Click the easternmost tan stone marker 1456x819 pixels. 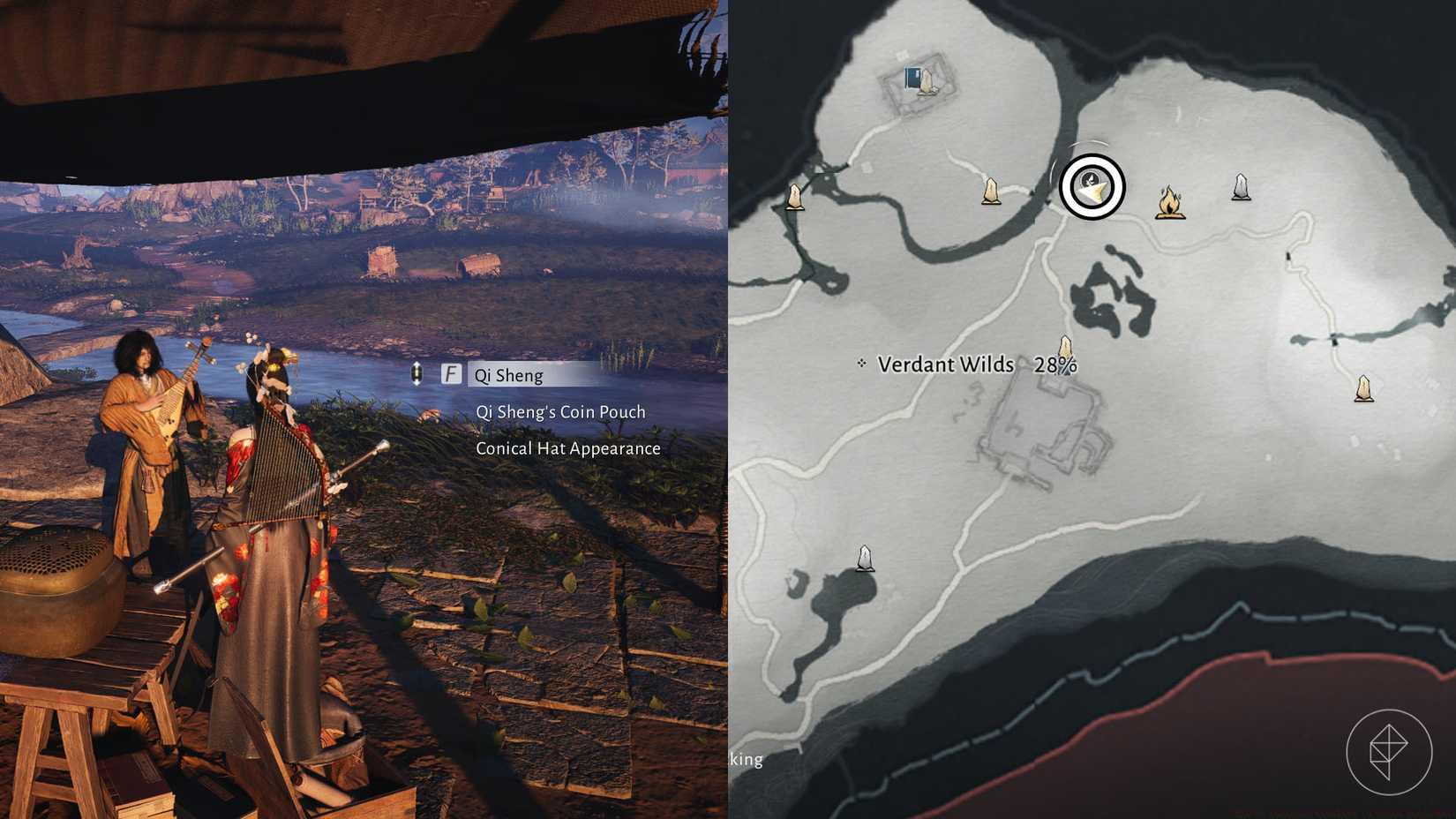click(x=1363, y=387)
